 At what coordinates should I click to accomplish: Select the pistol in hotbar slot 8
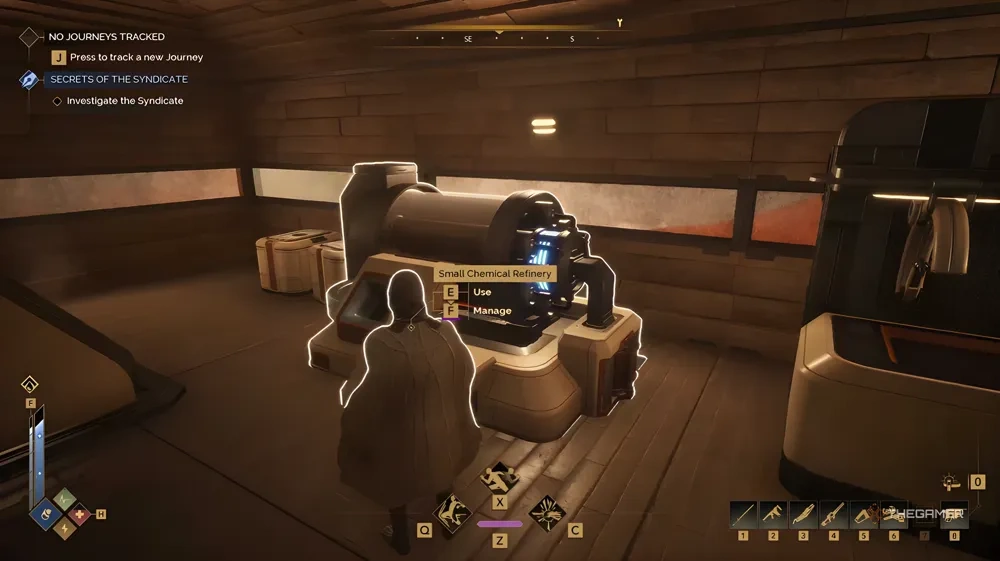coord(954,514)
